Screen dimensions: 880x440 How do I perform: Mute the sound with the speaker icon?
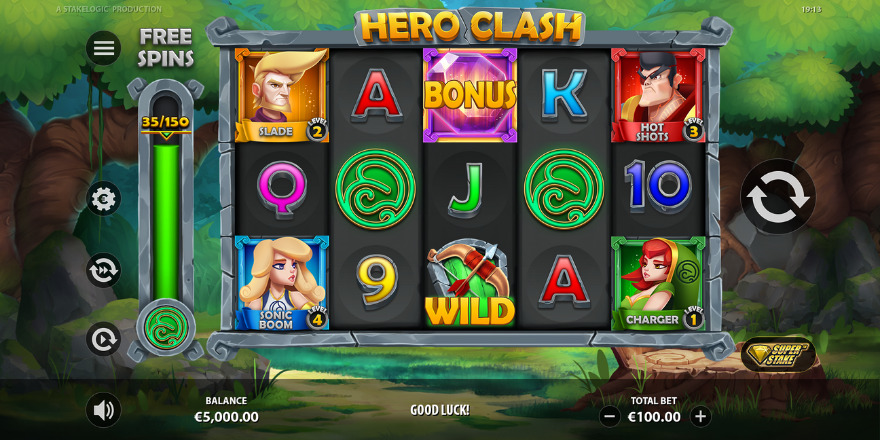click(103, 409)
